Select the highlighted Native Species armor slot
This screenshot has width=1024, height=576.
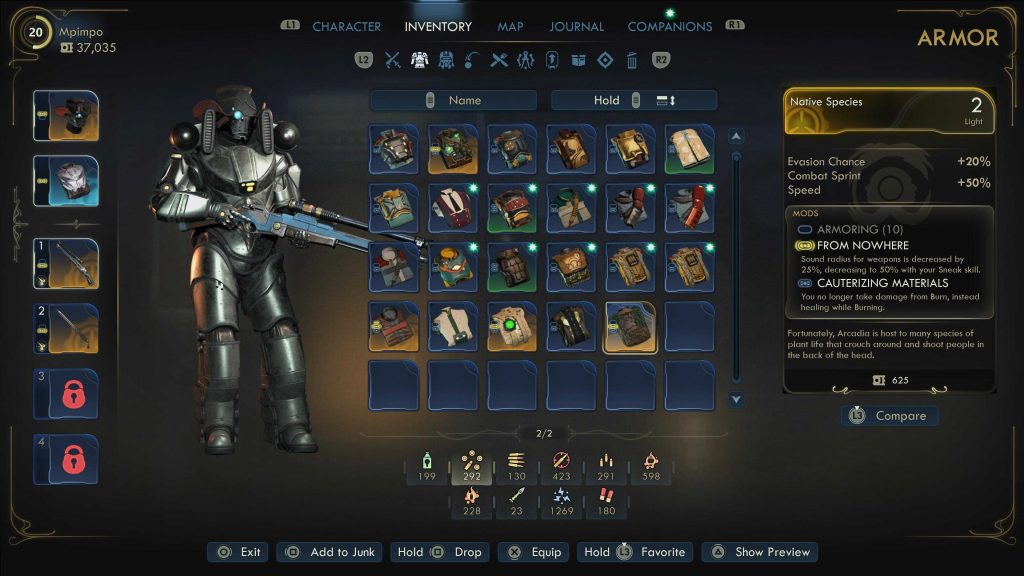tap(631, 327)
